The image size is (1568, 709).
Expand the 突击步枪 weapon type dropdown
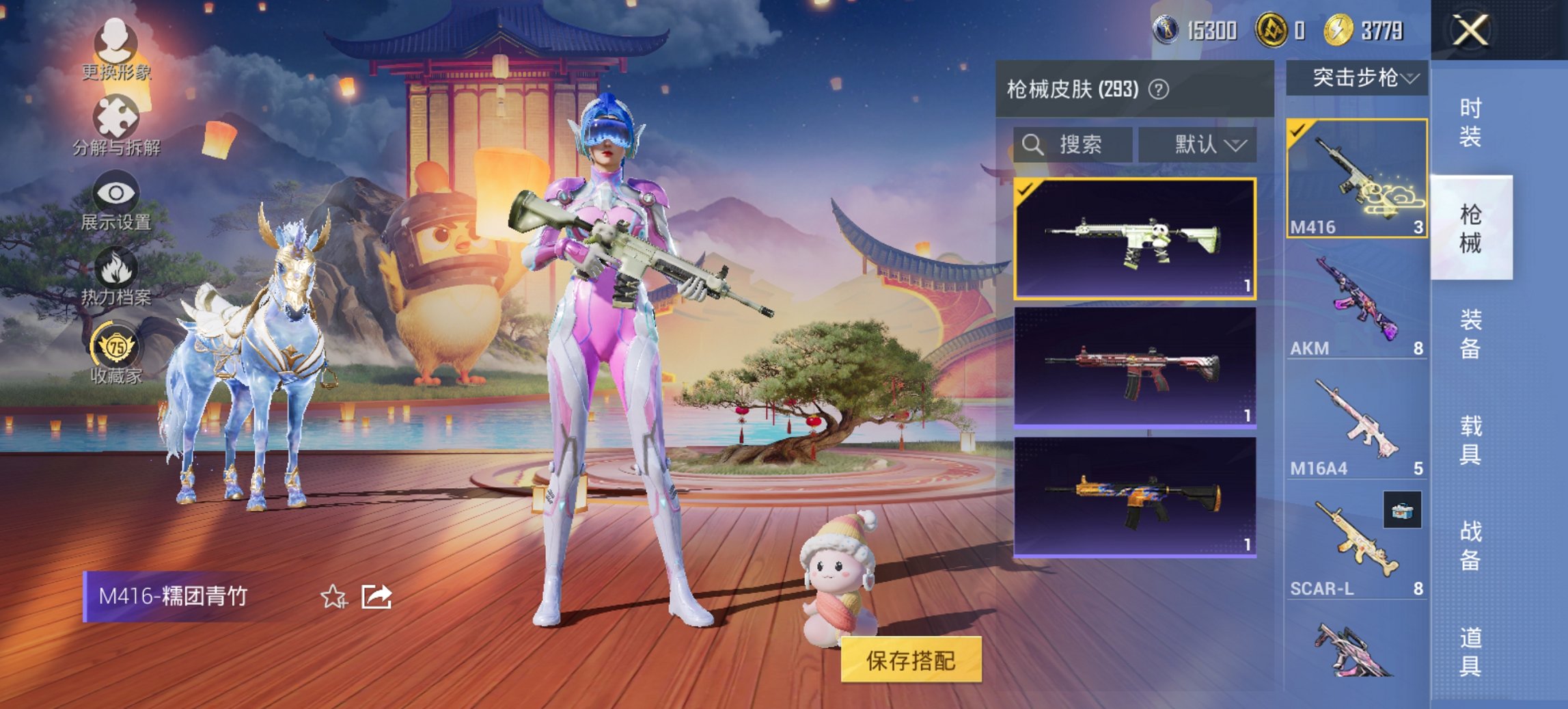coord(1358,77)
